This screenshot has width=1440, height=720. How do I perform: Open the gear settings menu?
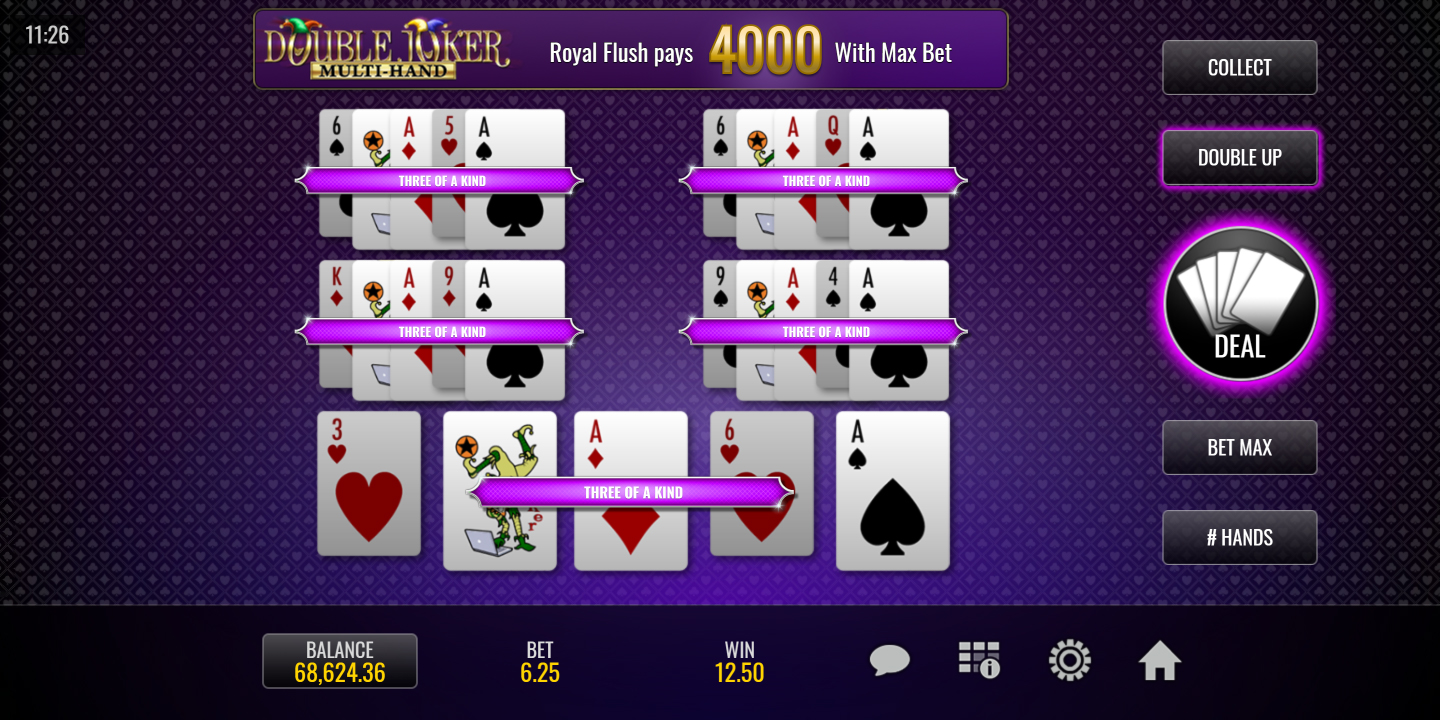point(1069,661)
